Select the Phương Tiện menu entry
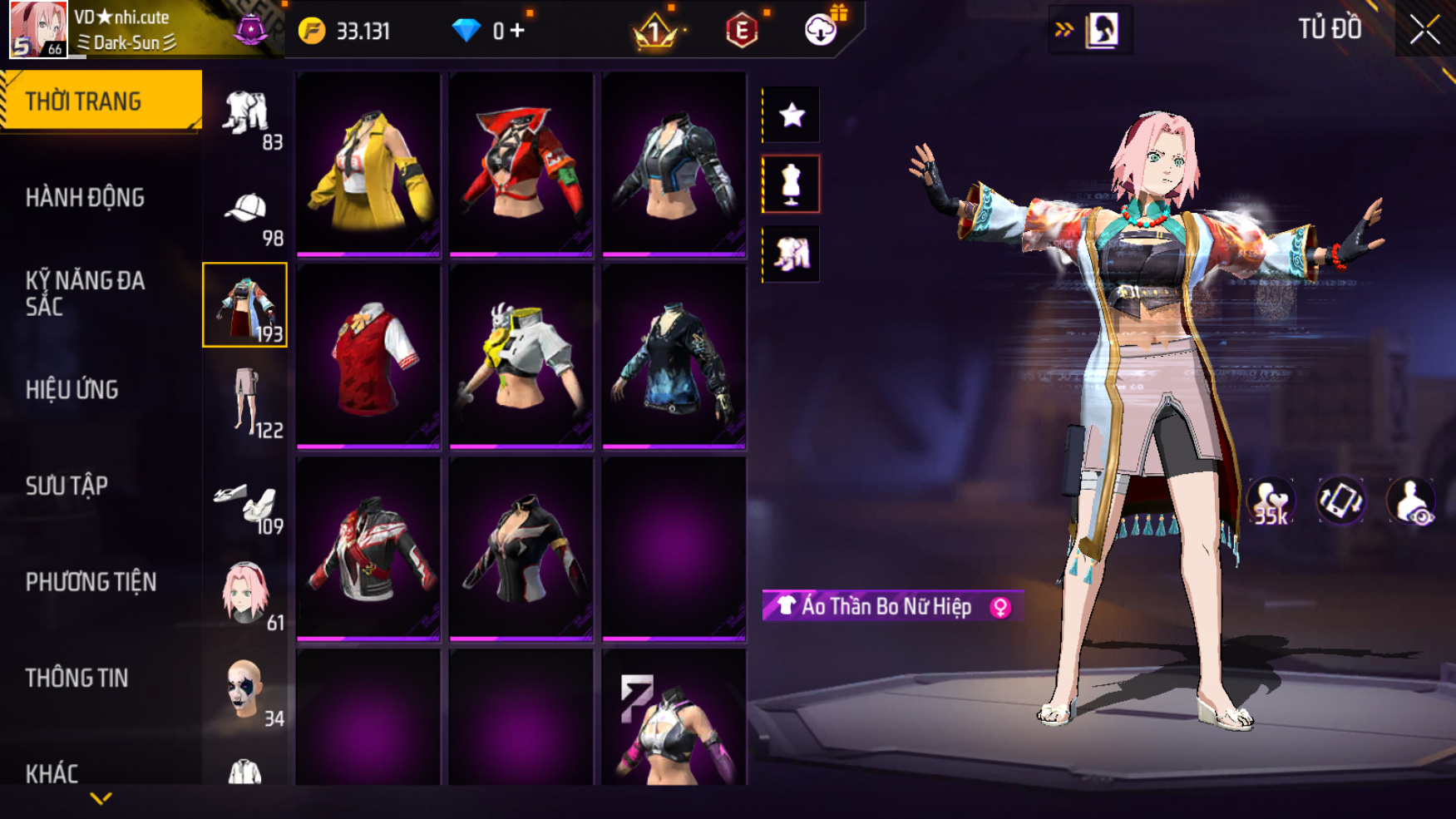 [x=91, y=582]
